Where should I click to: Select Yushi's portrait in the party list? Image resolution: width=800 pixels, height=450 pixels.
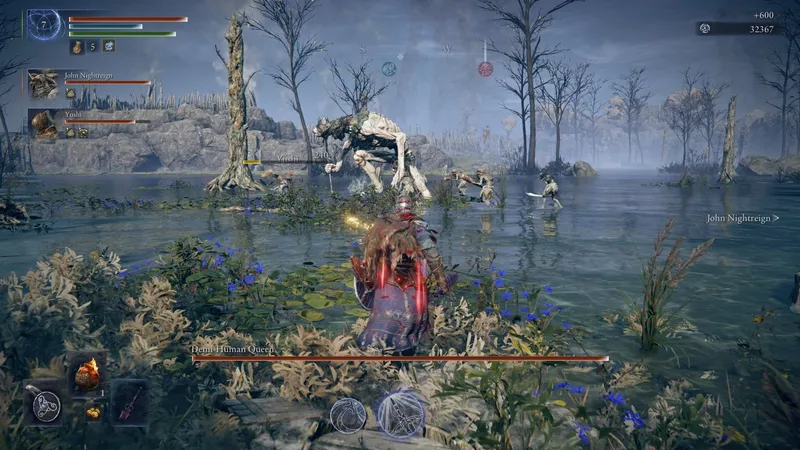(x=43, y=121)
